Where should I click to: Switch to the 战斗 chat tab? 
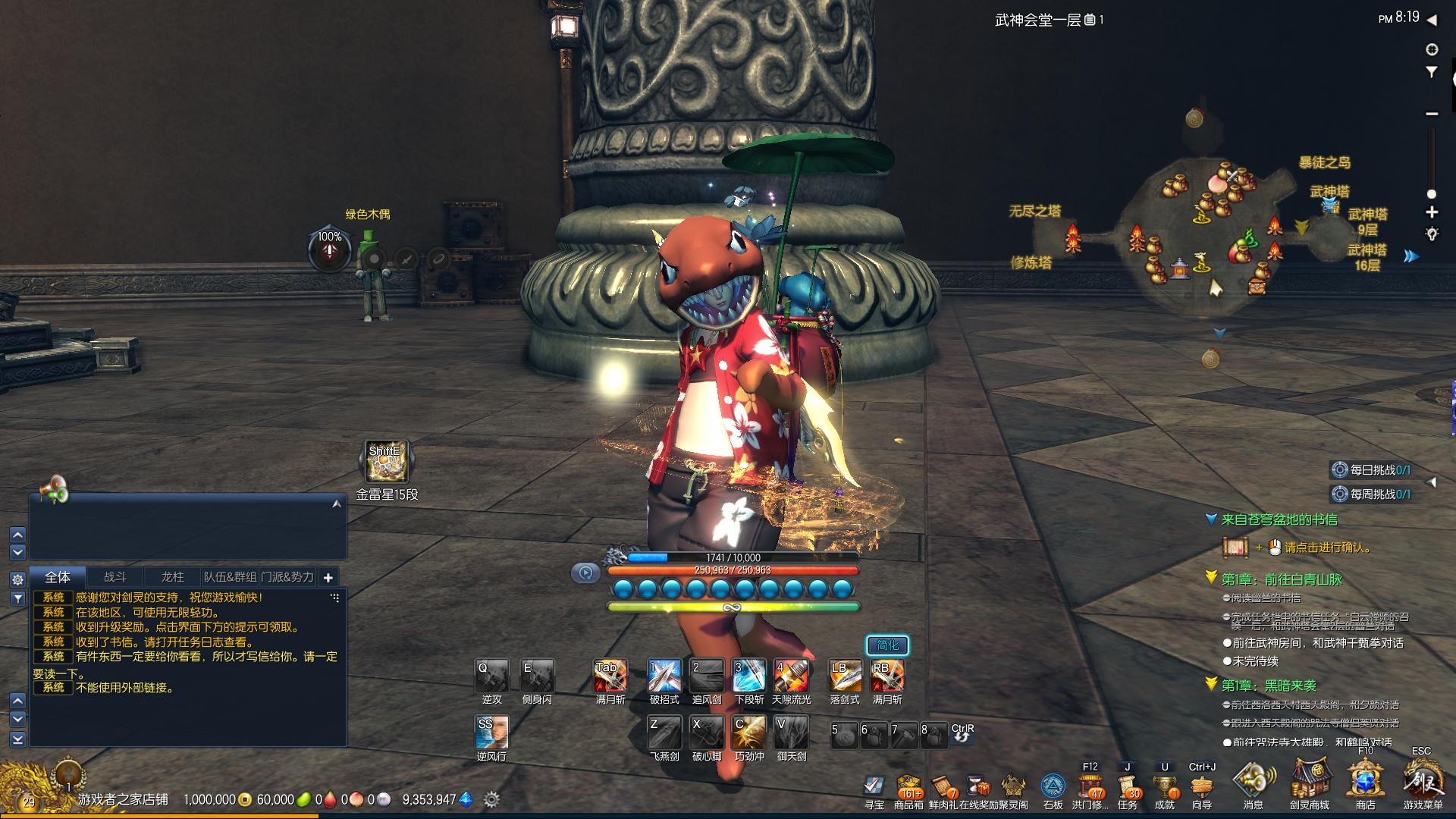tap(115, 577)
